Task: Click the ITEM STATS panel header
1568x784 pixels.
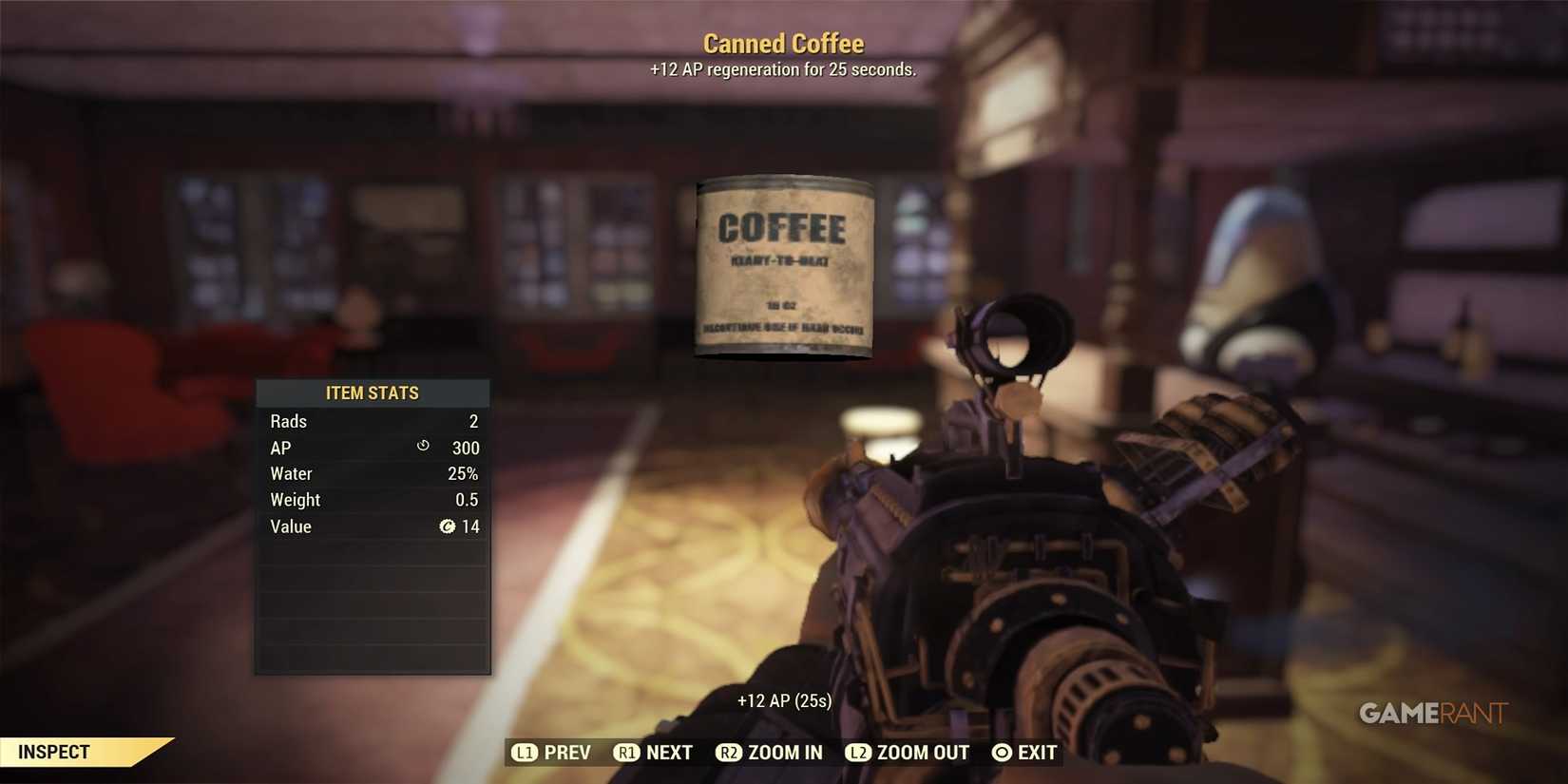Action: pos(373,392)
